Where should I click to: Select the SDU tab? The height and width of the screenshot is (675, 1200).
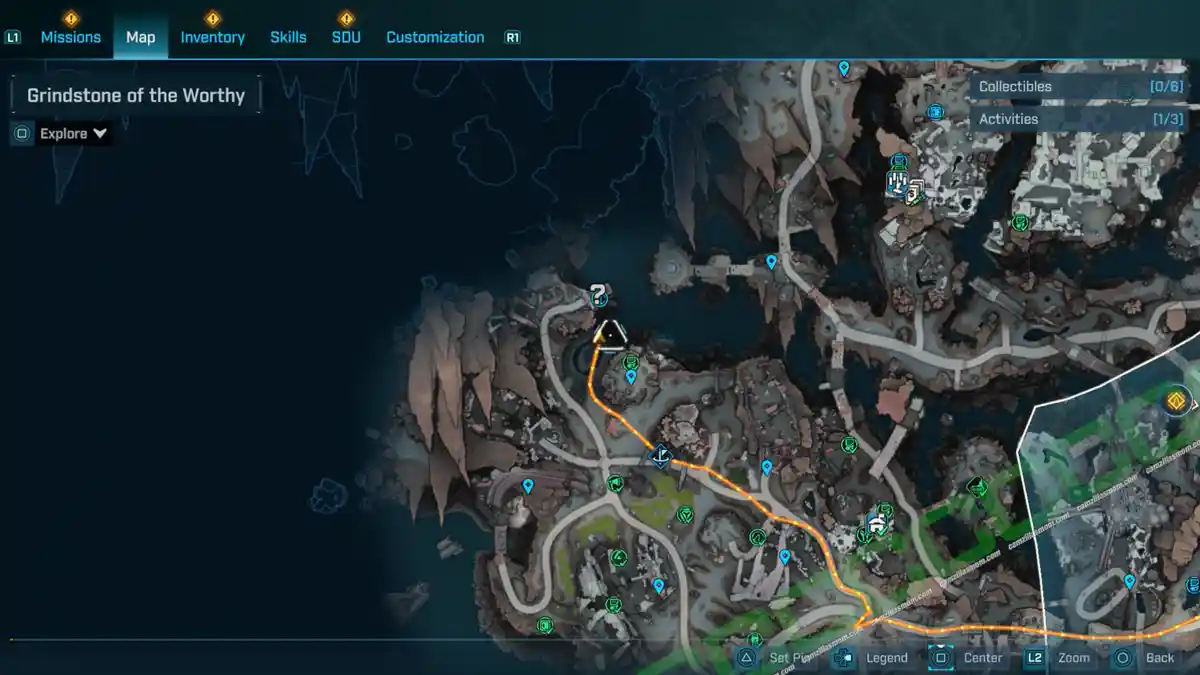tap(346, 37)
